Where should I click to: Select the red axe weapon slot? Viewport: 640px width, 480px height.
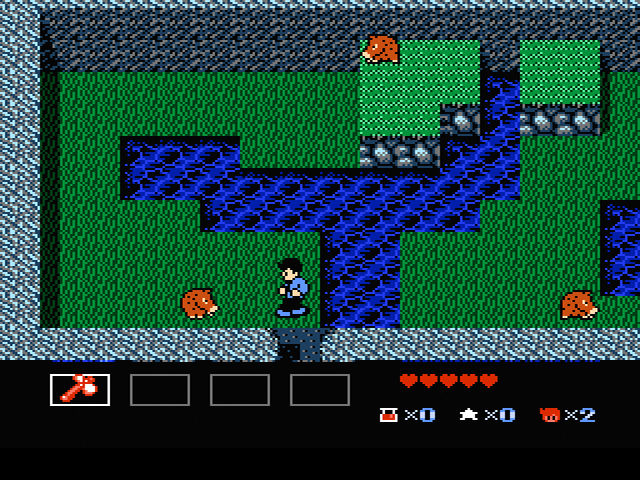click(x=80, y=389)
